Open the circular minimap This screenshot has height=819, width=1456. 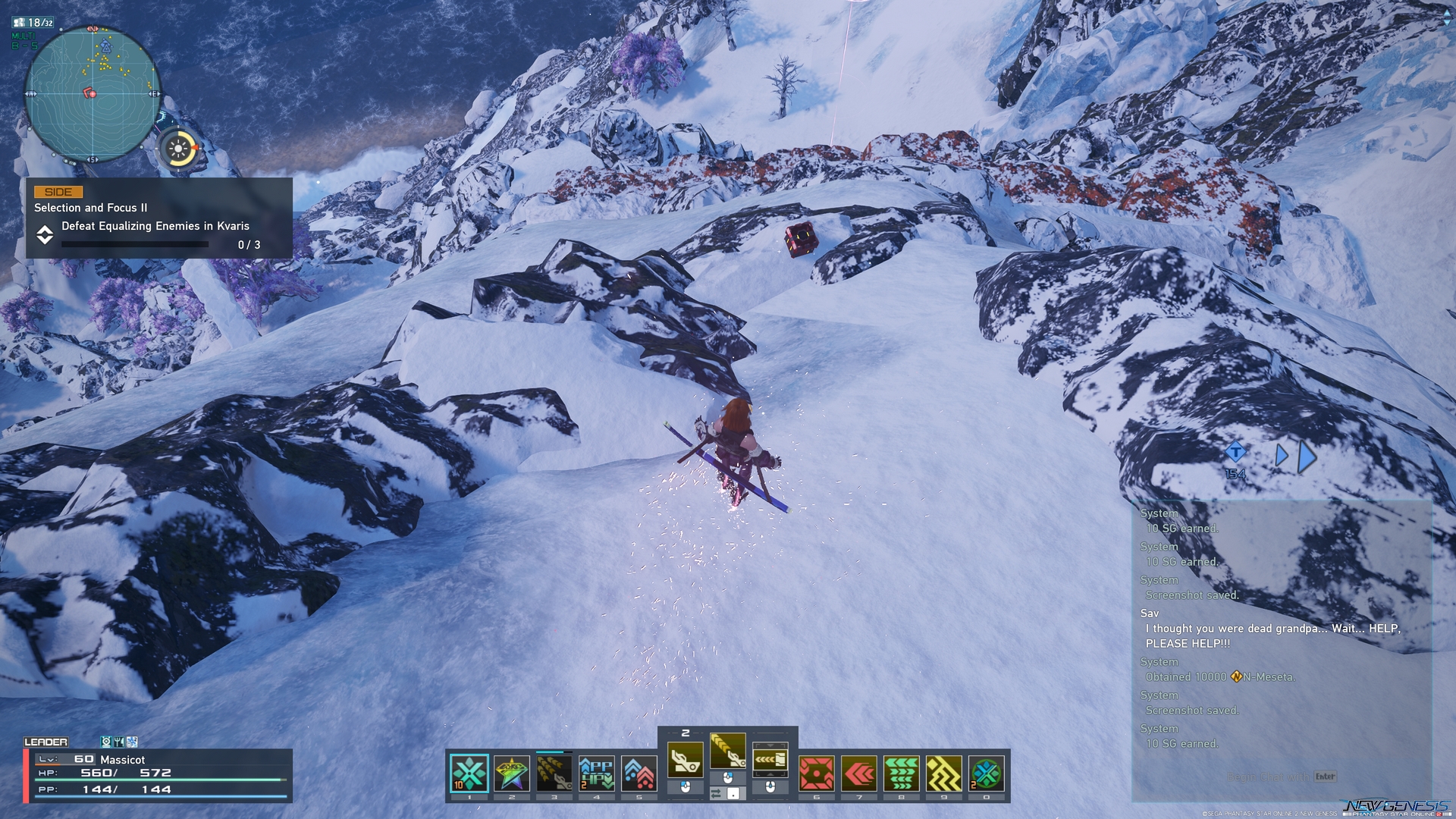tap(93, 94)
